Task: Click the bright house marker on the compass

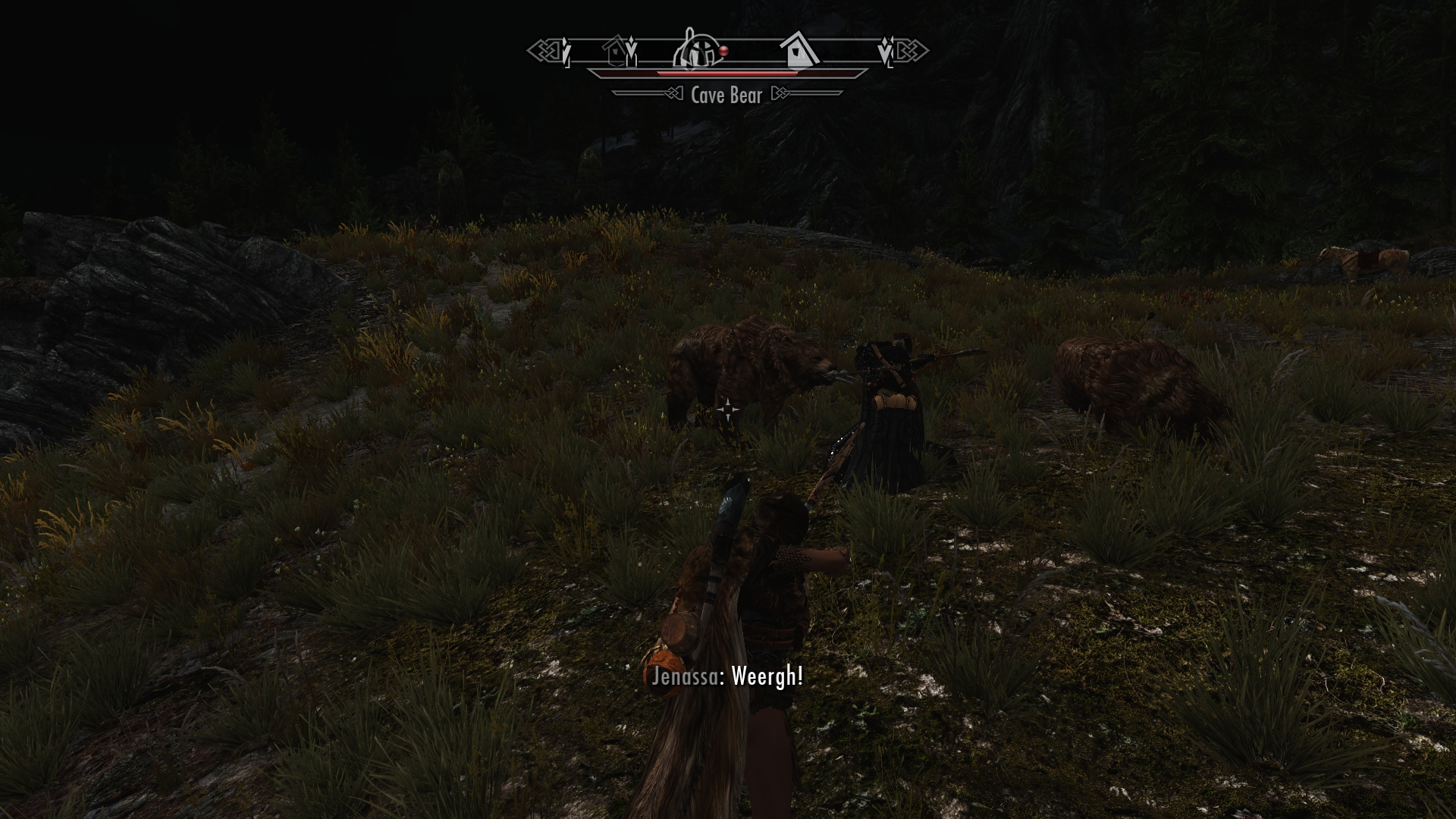Action: pyautogui.click(x=798, y=50)
